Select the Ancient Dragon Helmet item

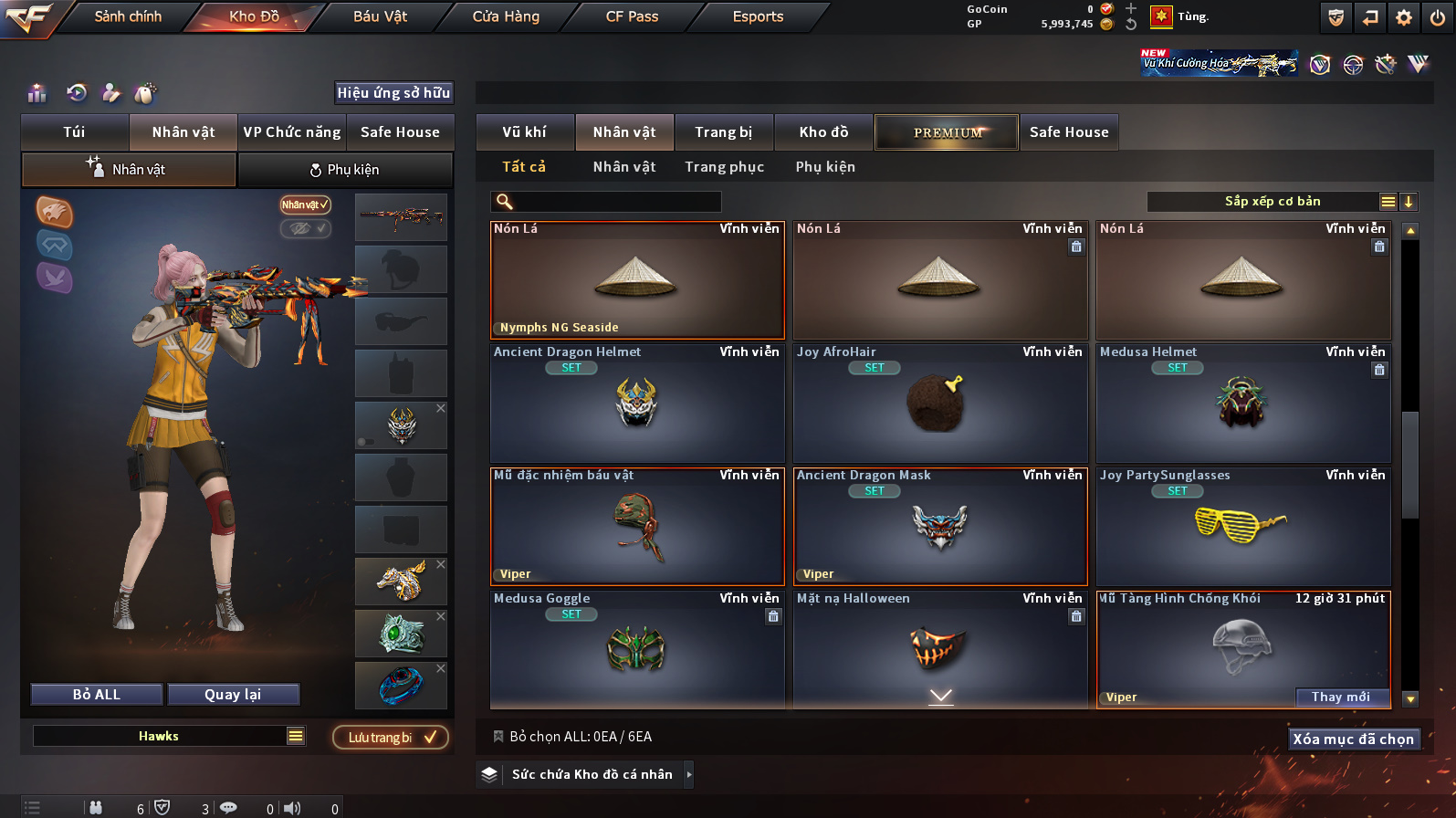click(x=637, y=404)
